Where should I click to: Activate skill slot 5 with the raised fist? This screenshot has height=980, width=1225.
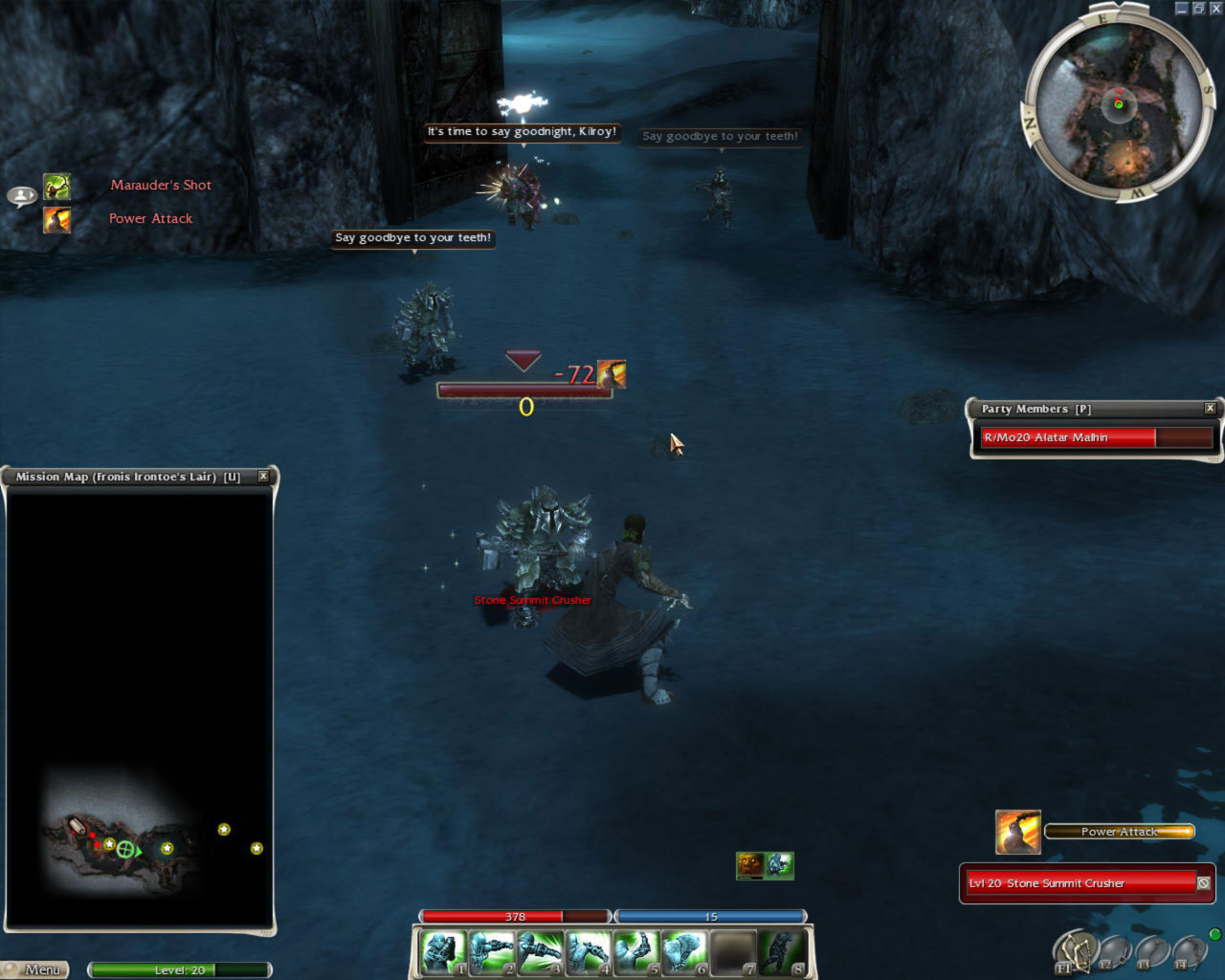(635, 953)
